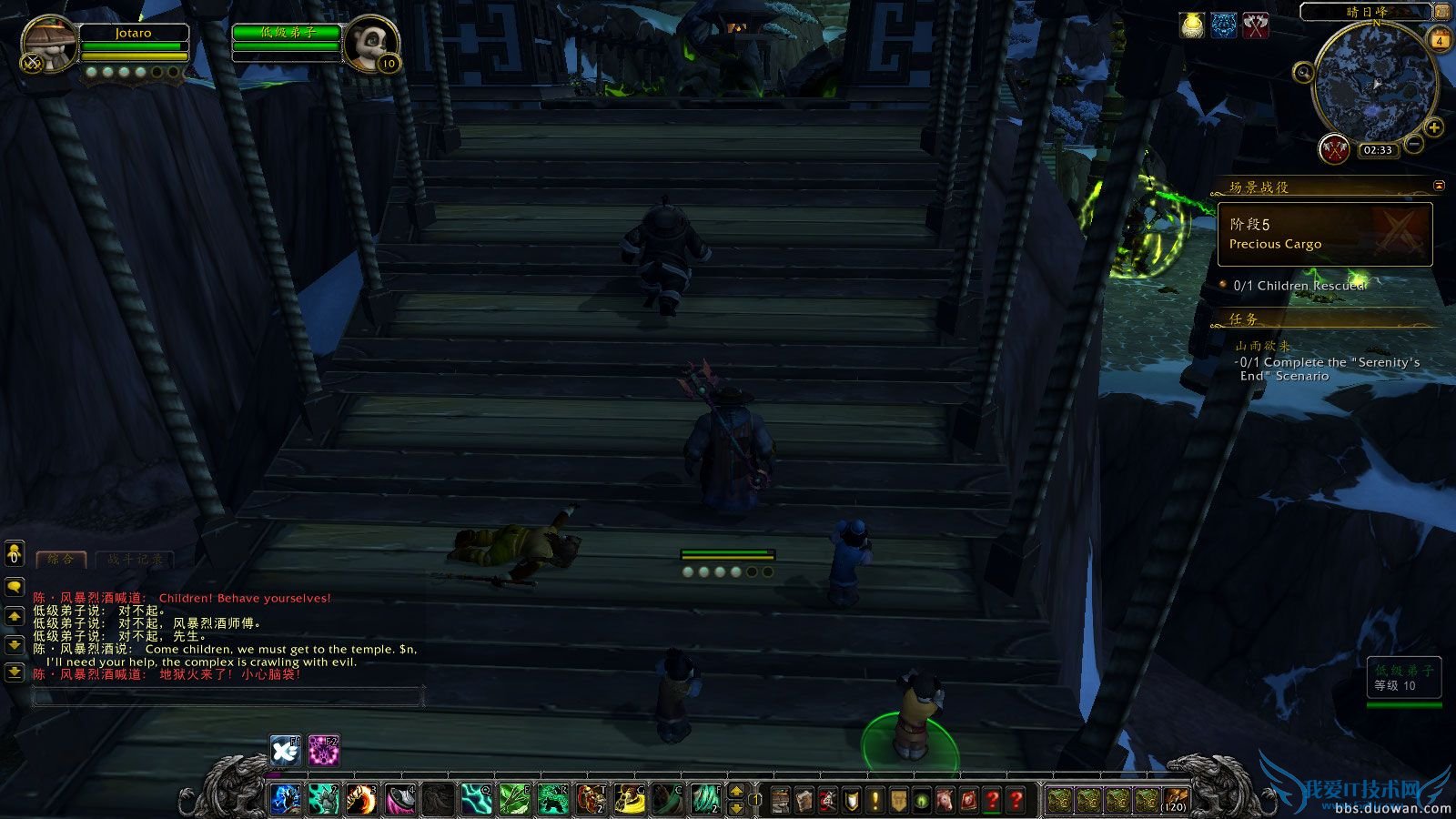Click the action bar page-up arrow
1456x819 pixels.
tap(735, 793)
